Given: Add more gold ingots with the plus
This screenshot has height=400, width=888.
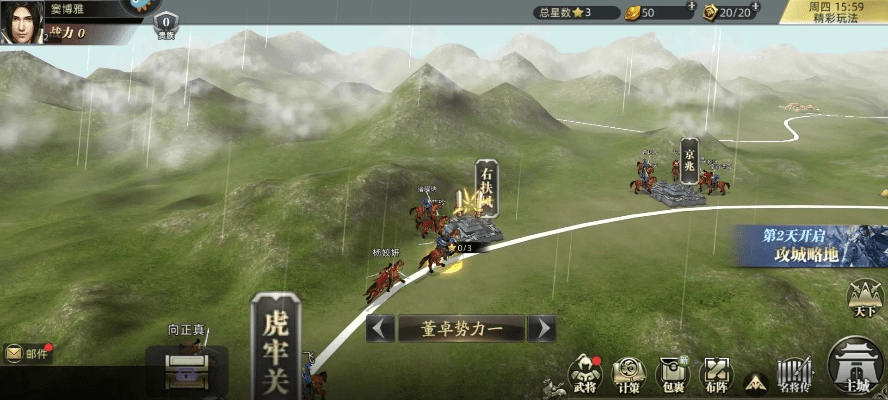Looking at the screenshot, I should pyautogui.click(x=691, y=7).
